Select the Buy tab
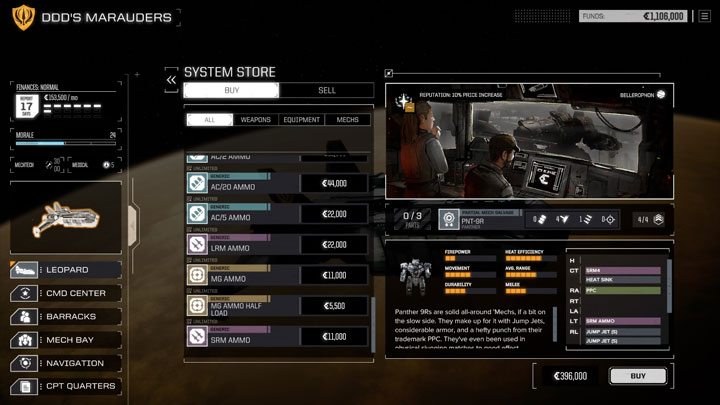Viewport: 720px width, 405px height. (232, 90)
